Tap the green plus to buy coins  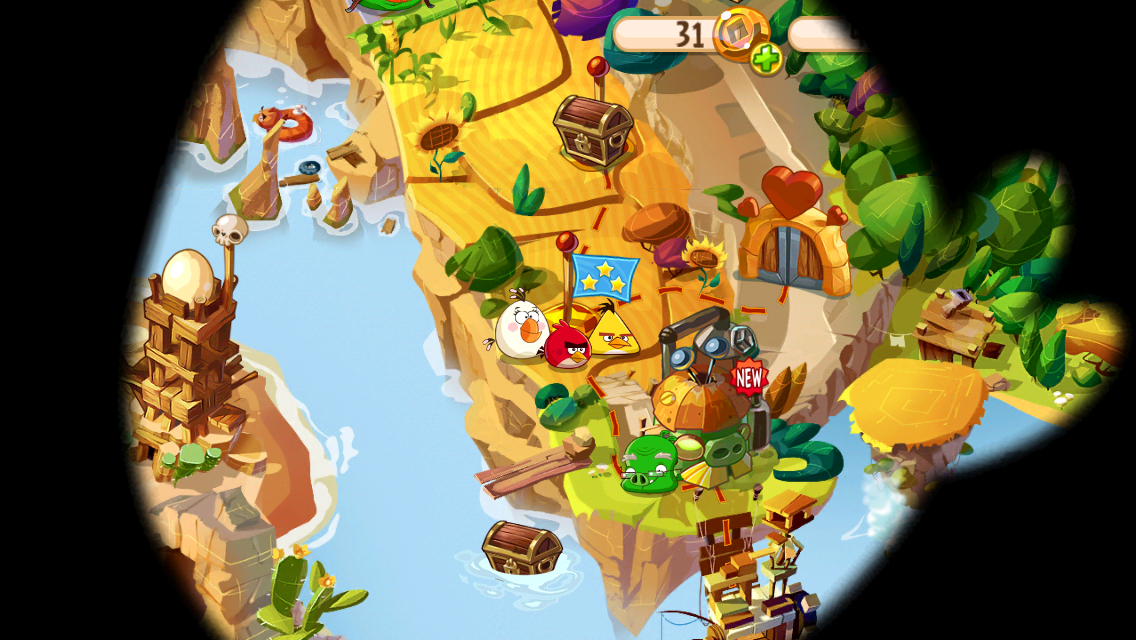(766, 59)
